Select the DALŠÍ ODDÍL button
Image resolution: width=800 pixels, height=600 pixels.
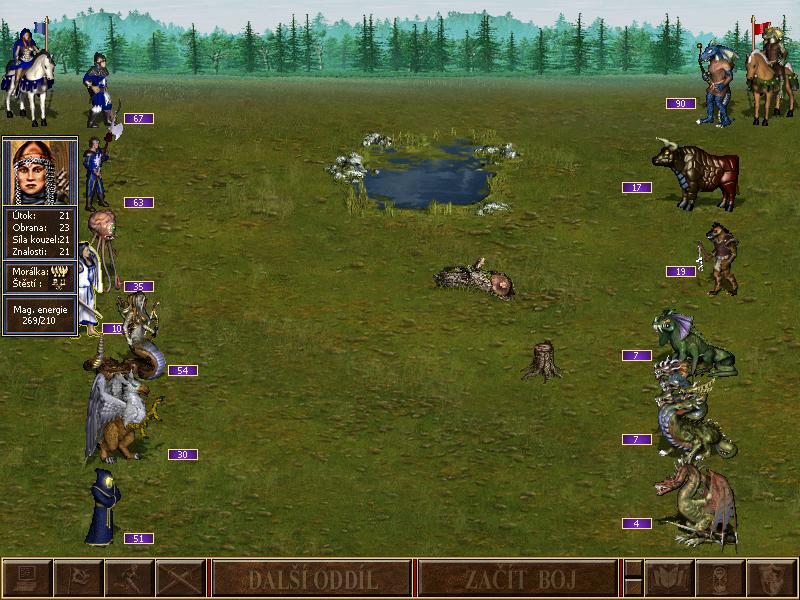tap(311, 578)
